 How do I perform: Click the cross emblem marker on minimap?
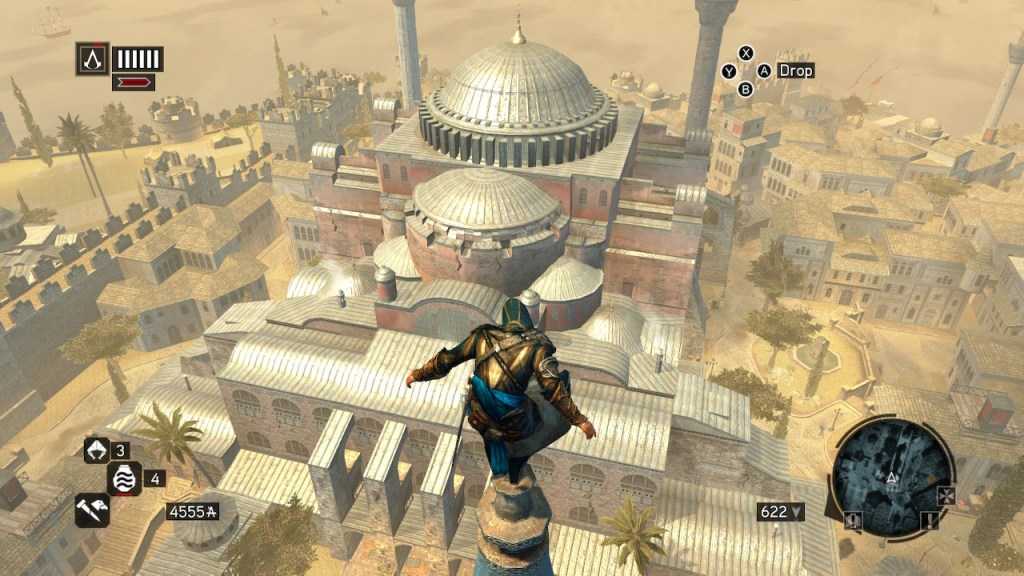coord(945,496)
